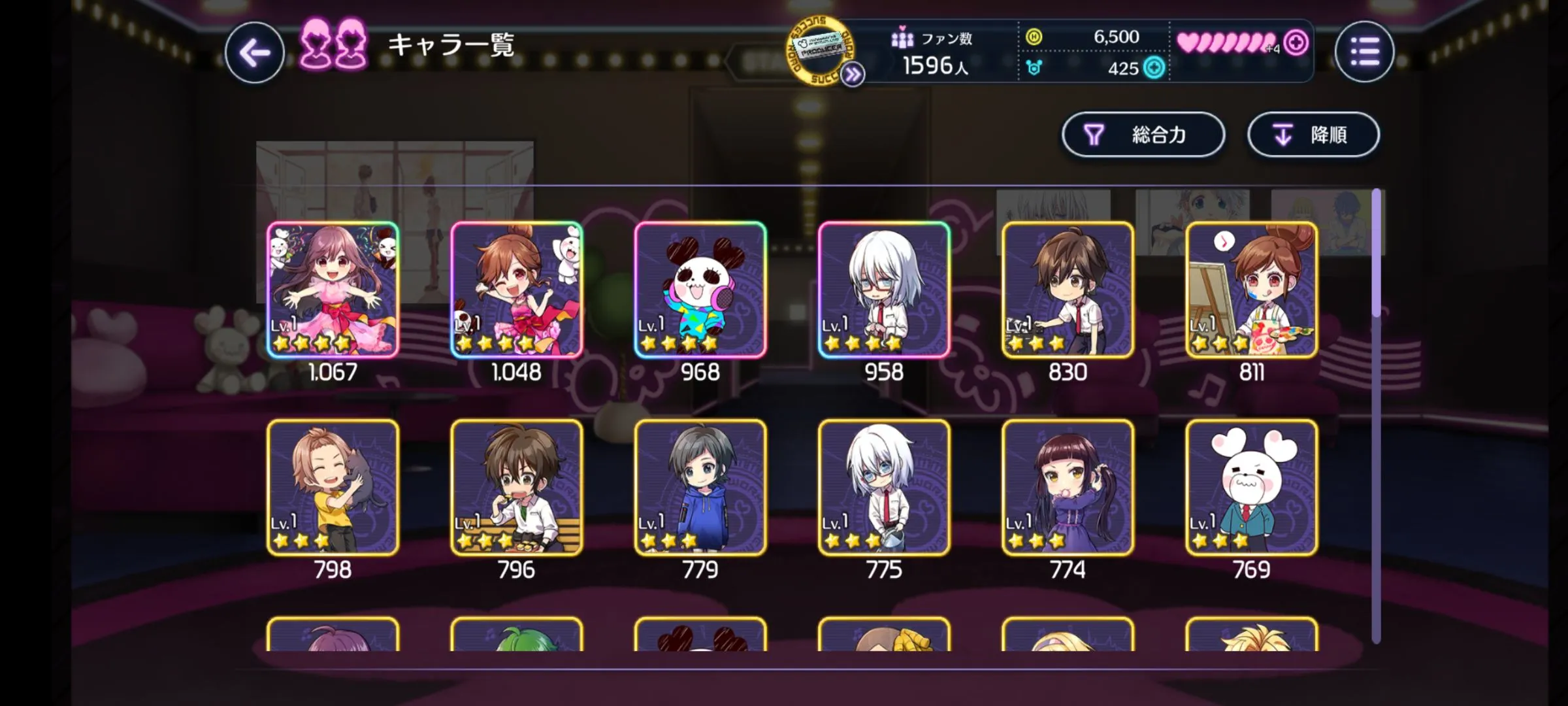This screenshot has height=706, width=1568.
Task: Pick the white-haired glasses card rated 958
Action: [x=884, y=290]
